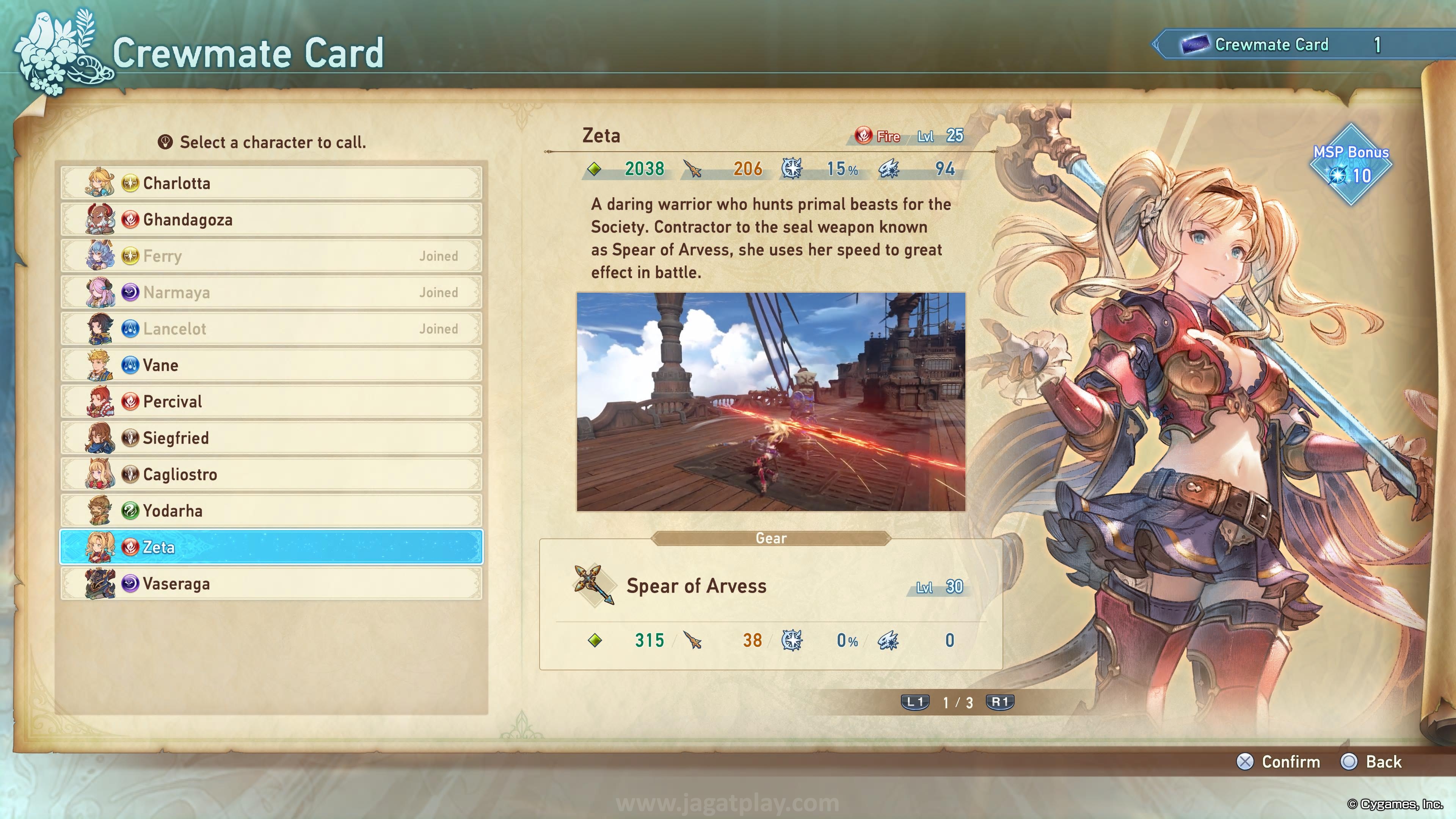Viewport: 1456px width, 819px height.
Task: Select the Narmaya list entry
Action: click(x=271, y=292)
